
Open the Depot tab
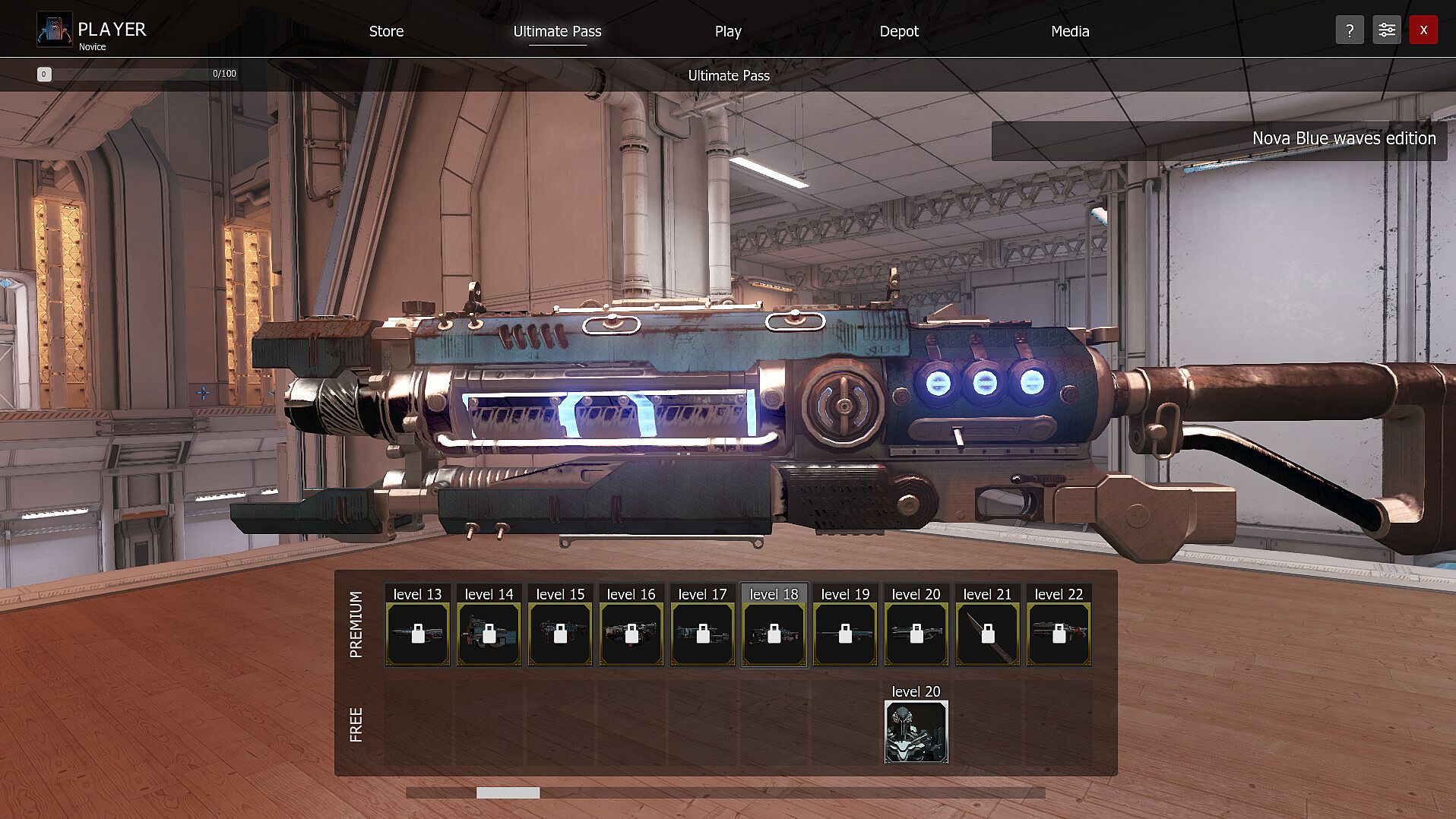pyautogui.click(x=898, y=31)
